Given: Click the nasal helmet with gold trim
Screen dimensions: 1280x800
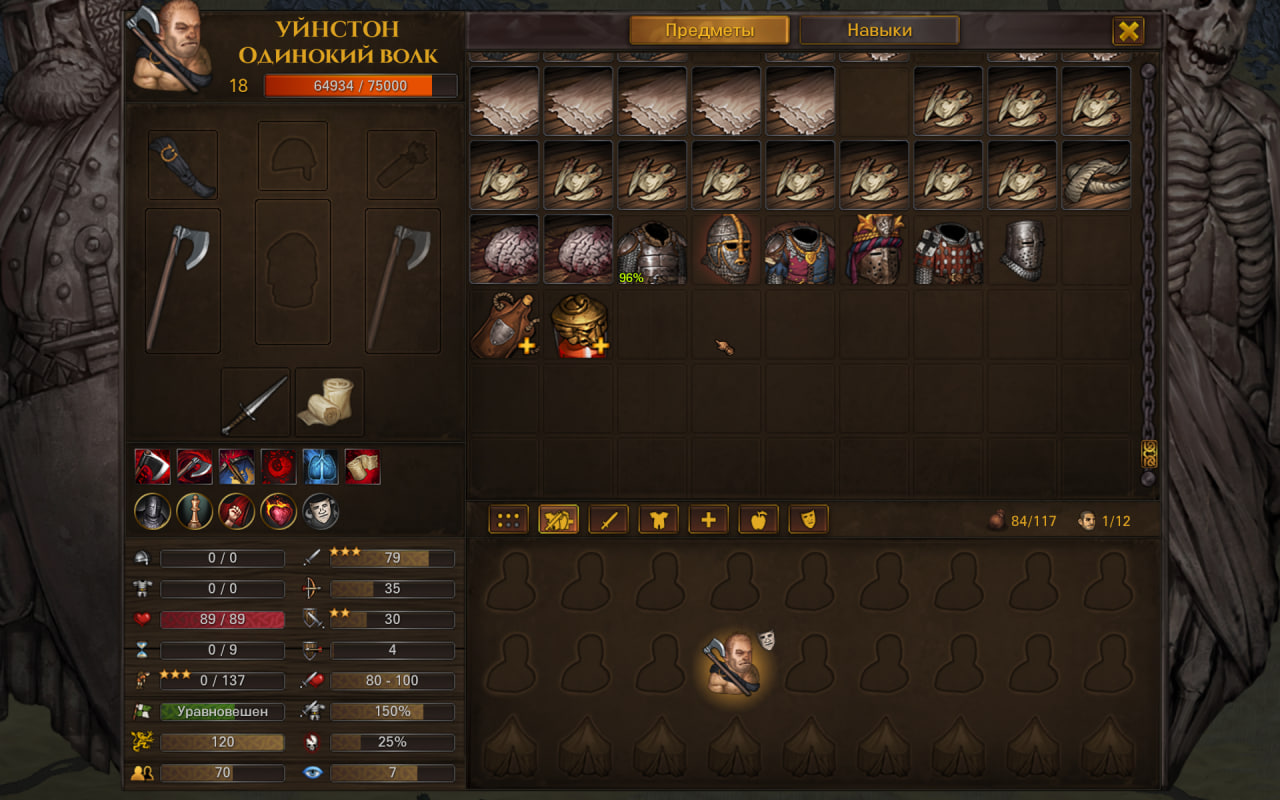Looking at the screenshot, I should [726, 249].
